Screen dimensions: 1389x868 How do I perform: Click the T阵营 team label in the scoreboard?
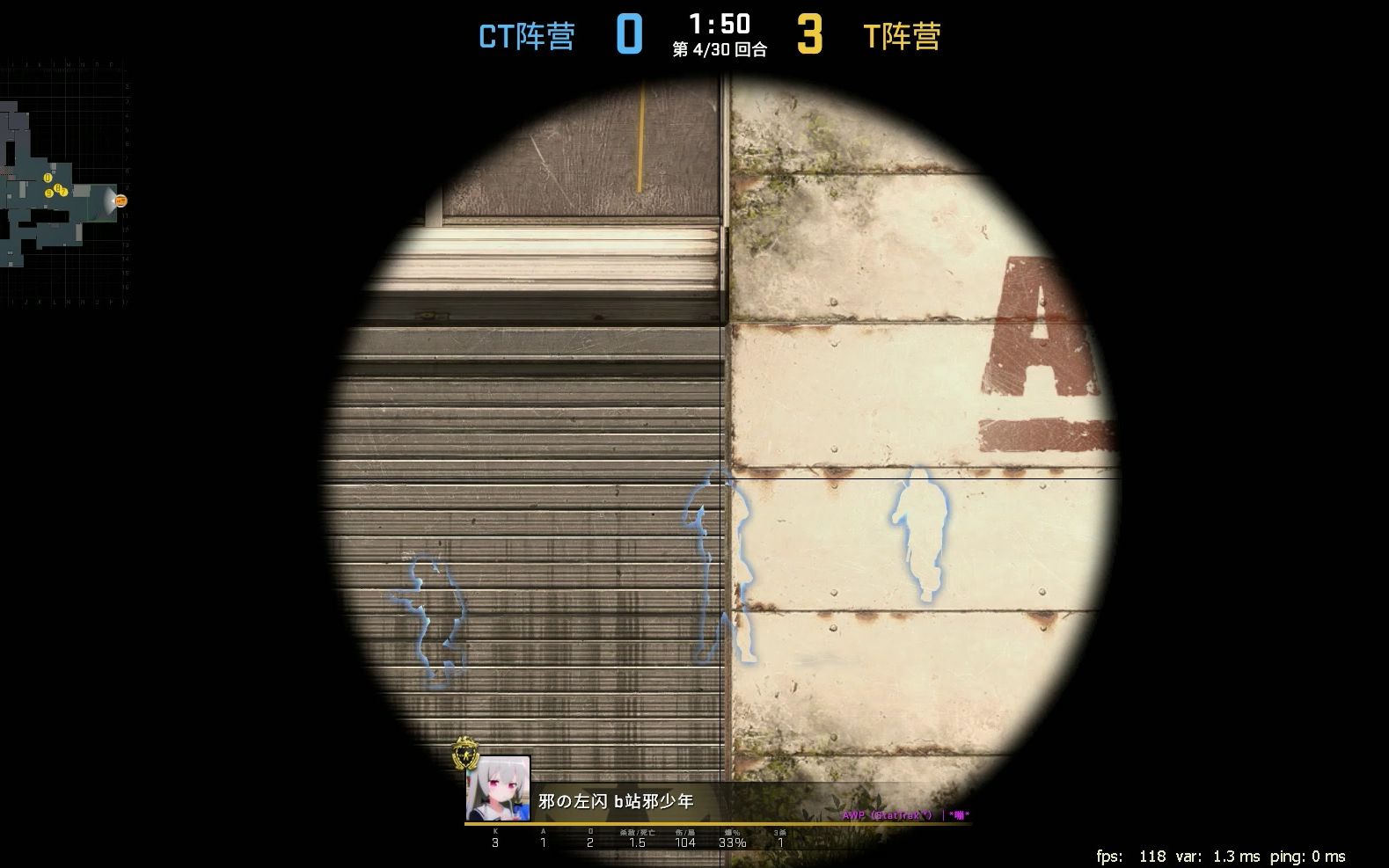[901, 37]
